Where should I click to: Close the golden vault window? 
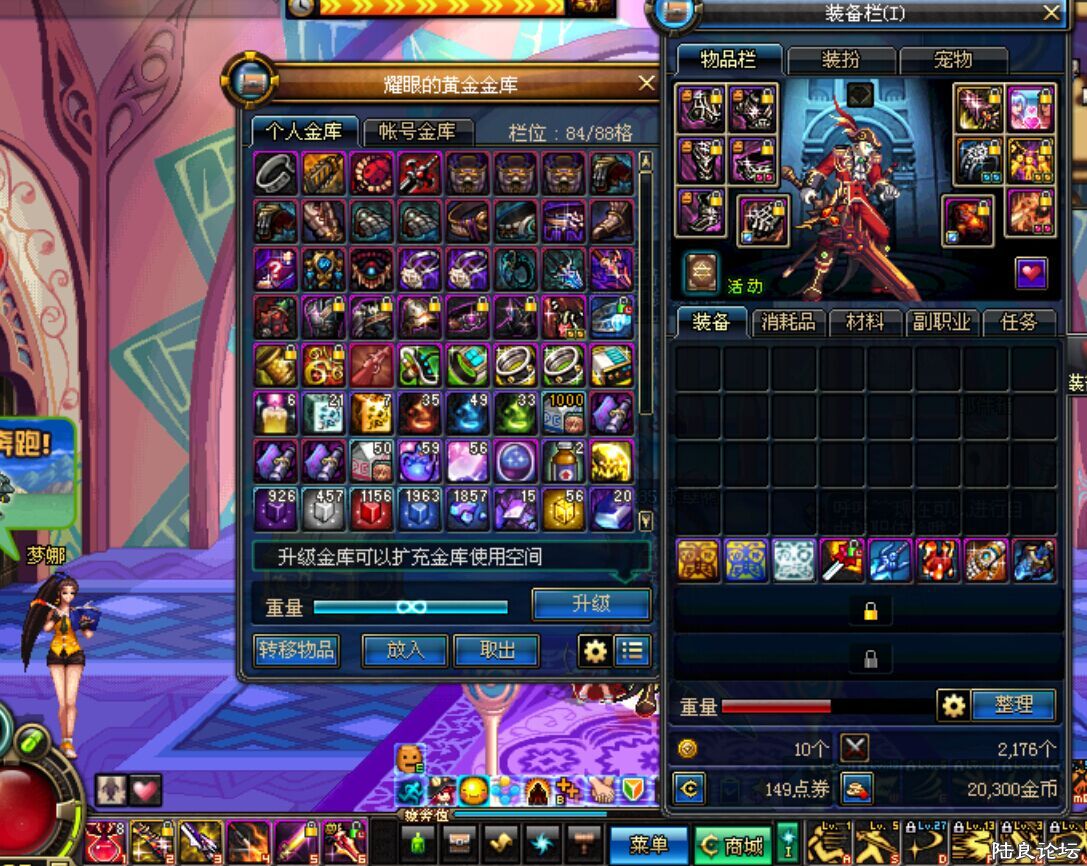tap(647, 83)
